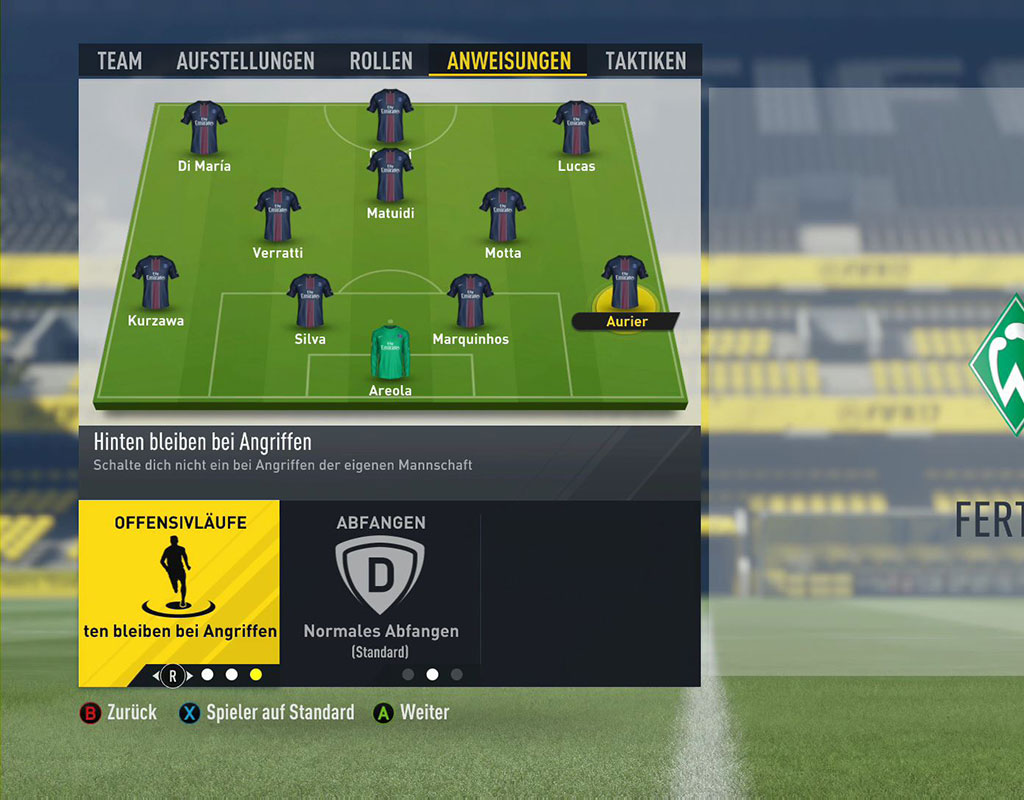Open the AUFSTELLUNGEN tab
Viewport: 1024px width, 800px height.
point(245,61)
